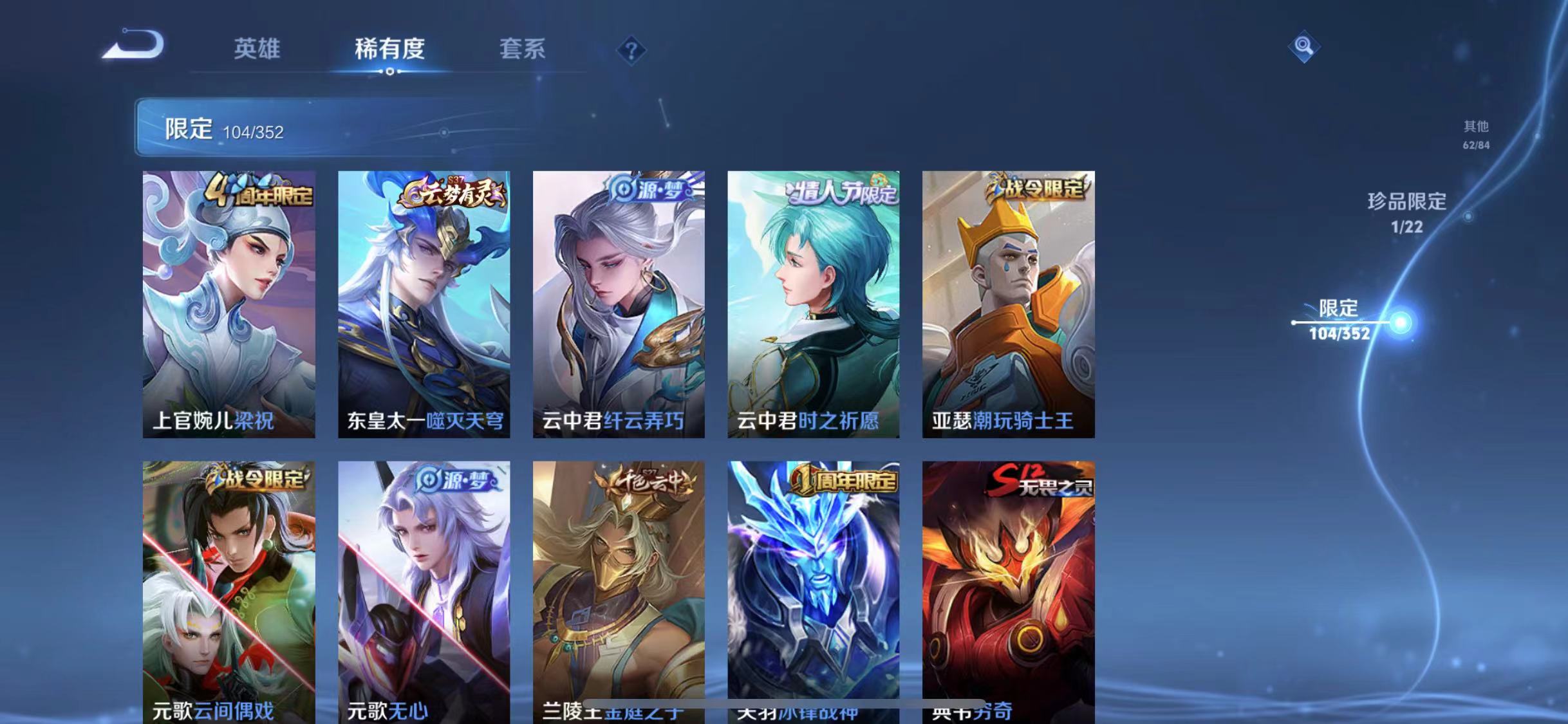Open the 亚瑟潮玩骑士王 skin label
The image size is (1568, 724).
point(1007,420)
